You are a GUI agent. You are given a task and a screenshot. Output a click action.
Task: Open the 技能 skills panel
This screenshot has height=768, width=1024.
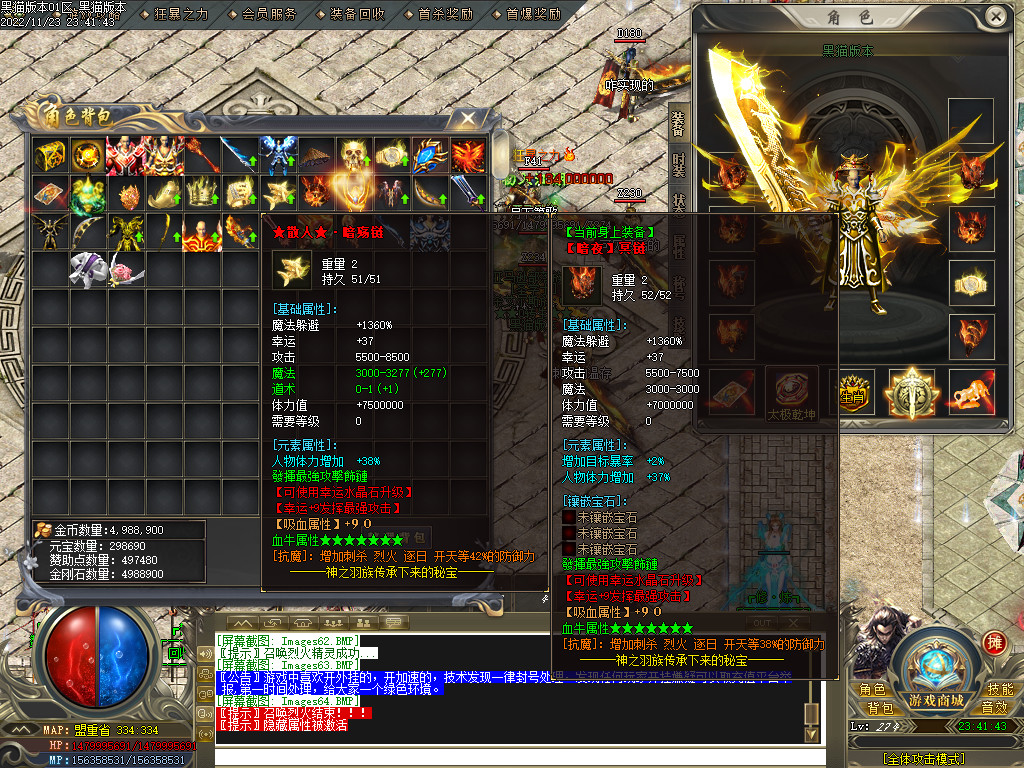pyautogui.click(x=1000, y=690)
